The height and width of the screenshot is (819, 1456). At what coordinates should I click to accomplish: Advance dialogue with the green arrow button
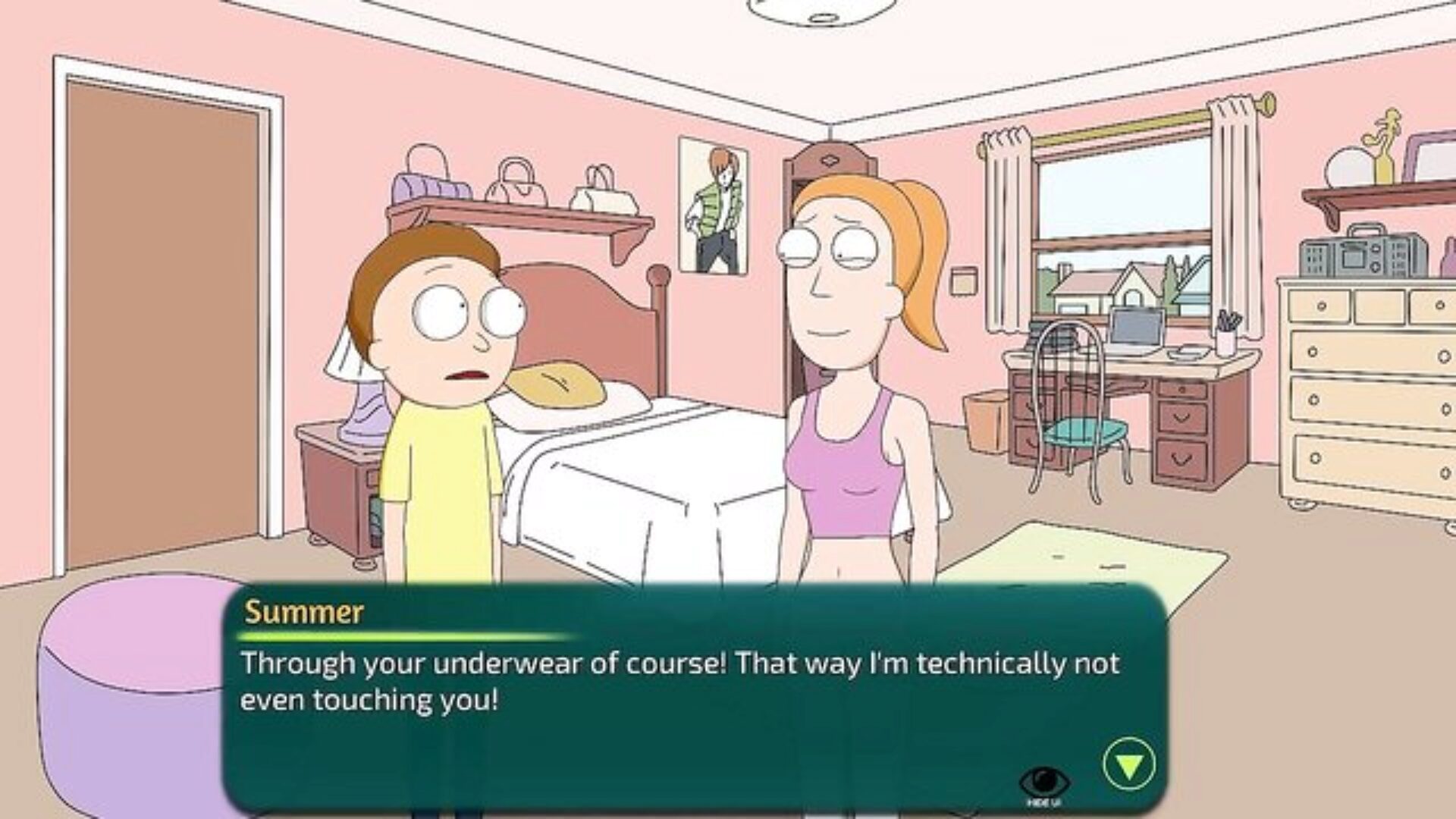[x=1129, y=764]
